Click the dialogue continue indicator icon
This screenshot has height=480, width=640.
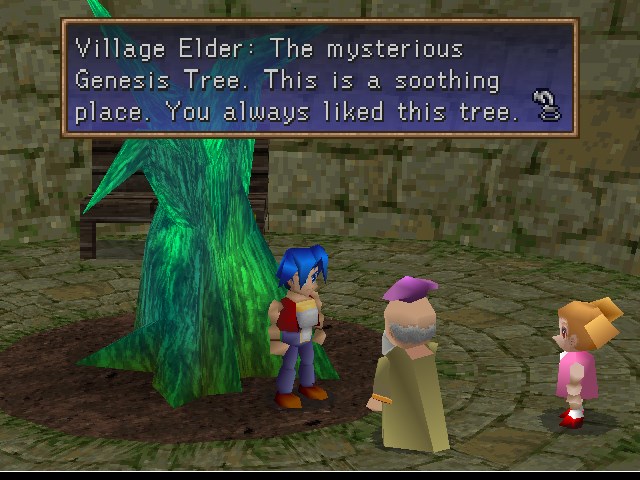[x=548, y=106]
